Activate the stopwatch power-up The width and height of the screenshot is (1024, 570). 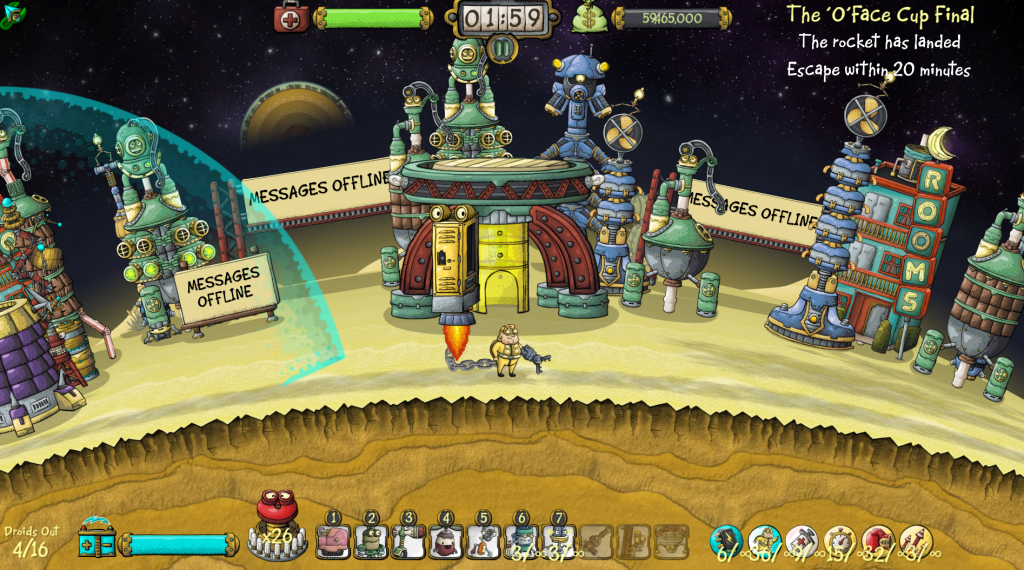(840, 540)
